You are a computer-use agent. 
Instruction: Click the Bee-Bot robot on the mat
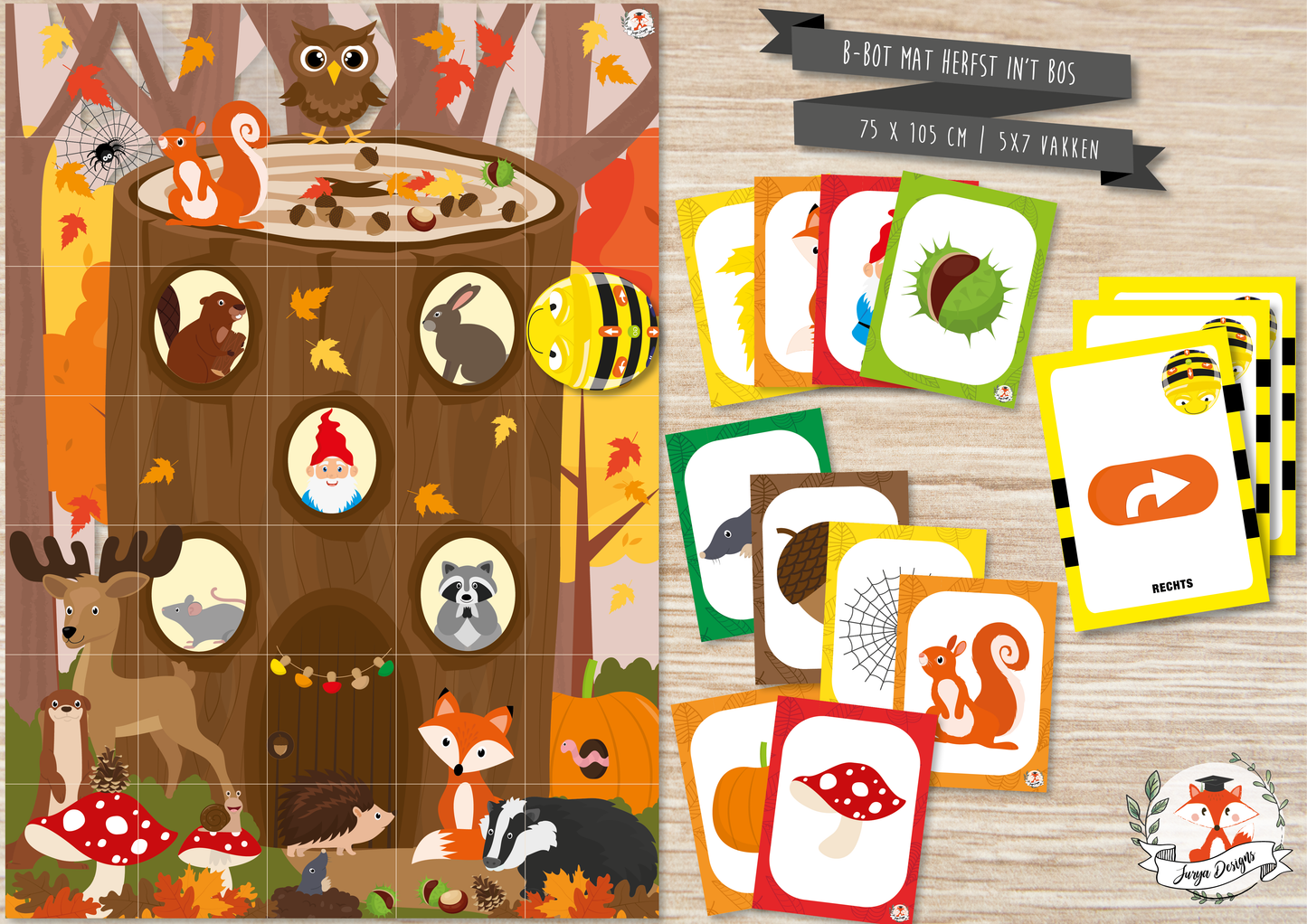pos(592,332)
